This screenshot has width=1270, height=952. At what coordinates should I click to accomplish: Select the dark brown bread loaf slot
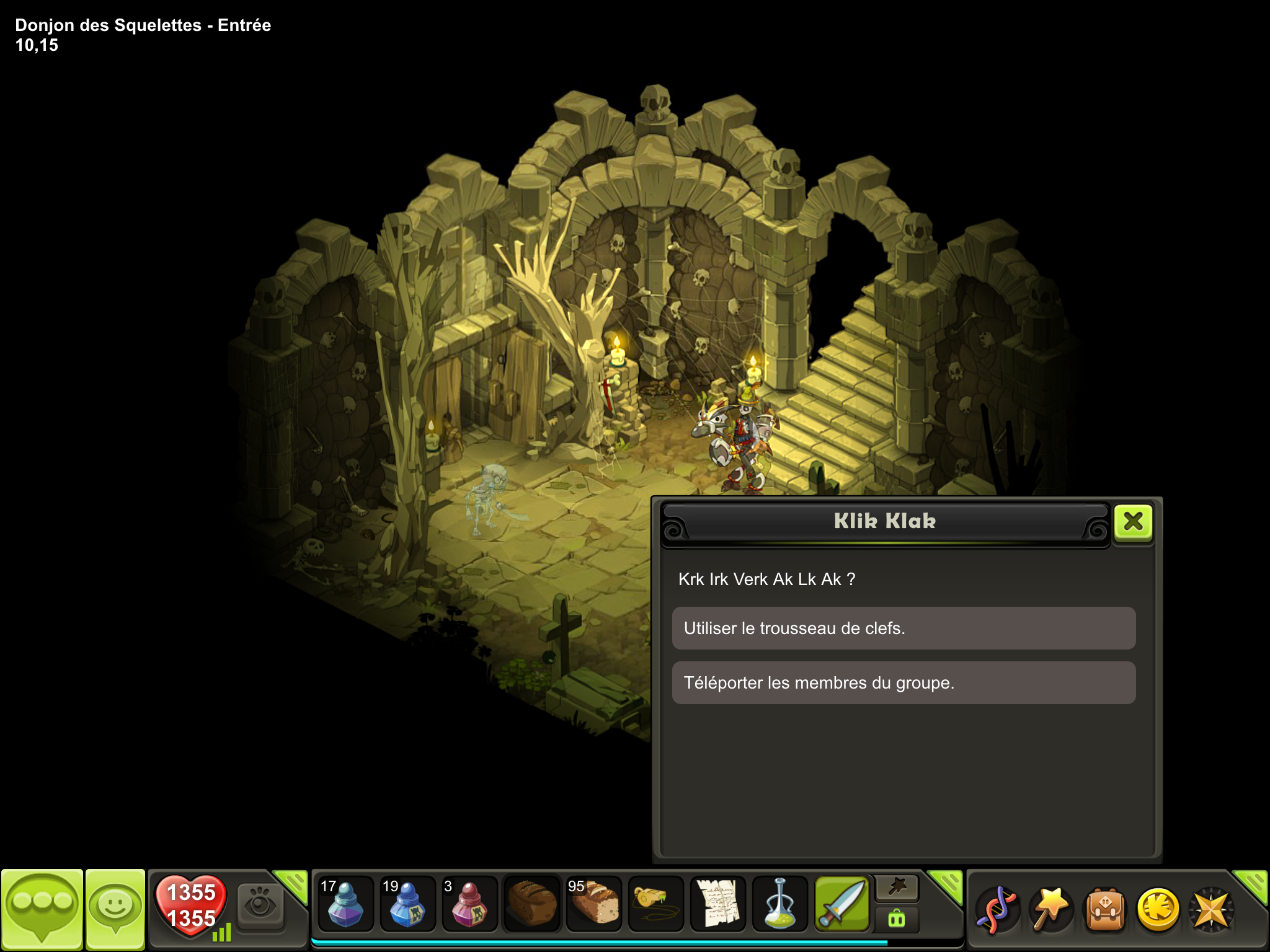531,905
